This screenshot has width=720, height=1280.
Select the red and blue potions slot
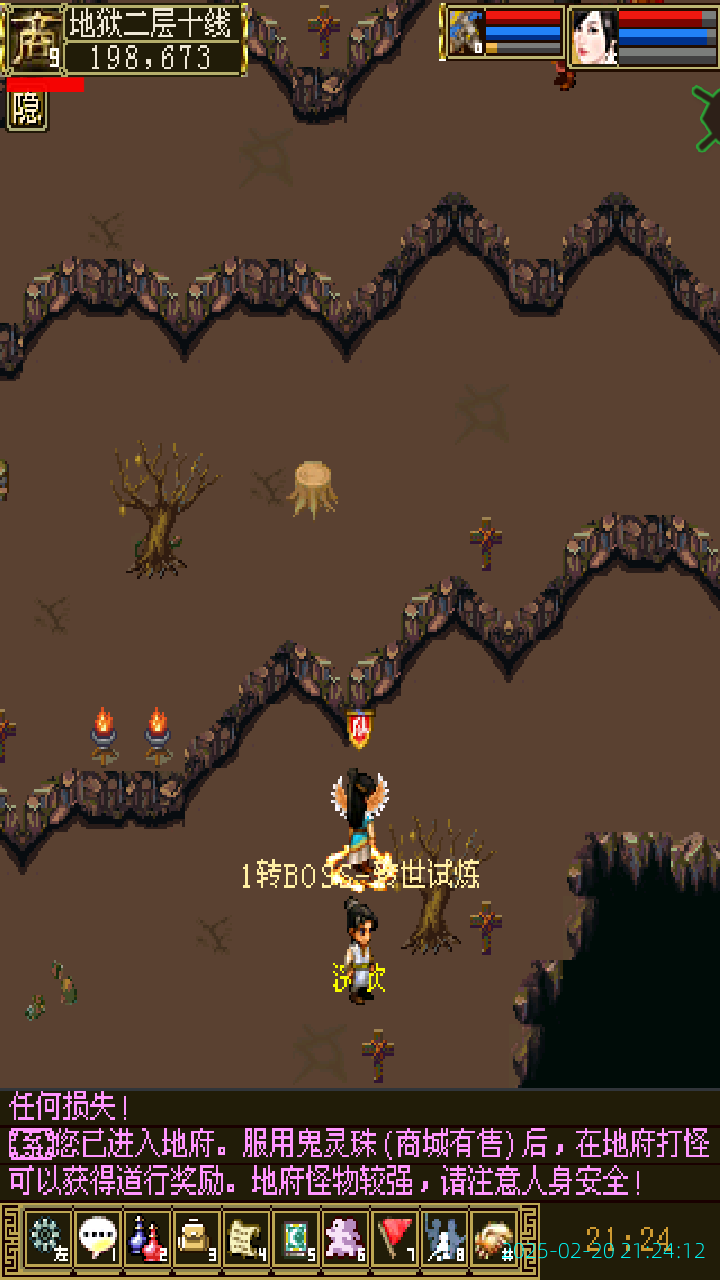click(x=147, y=1238)
